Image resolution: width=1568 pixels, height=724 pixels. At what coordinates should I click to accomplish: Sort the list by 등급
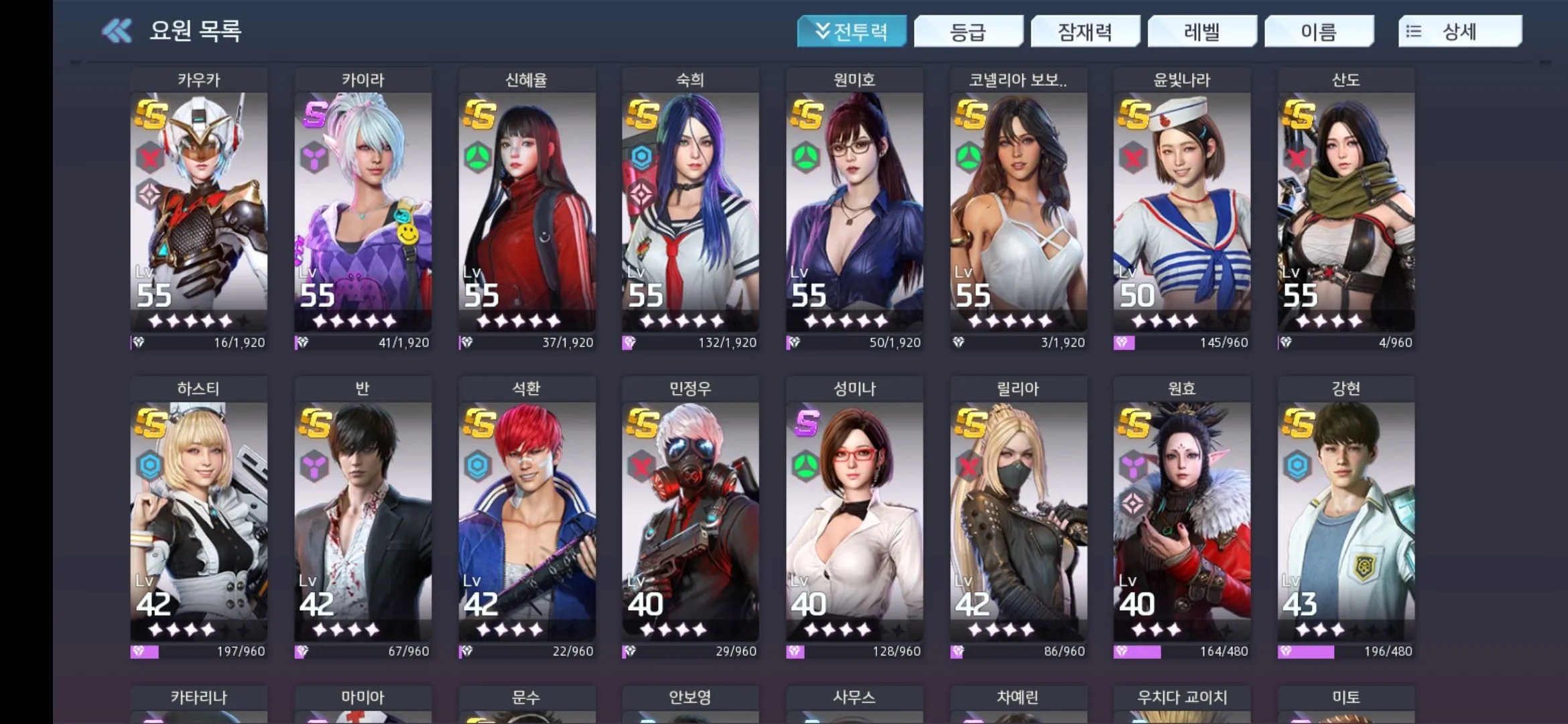968,32
